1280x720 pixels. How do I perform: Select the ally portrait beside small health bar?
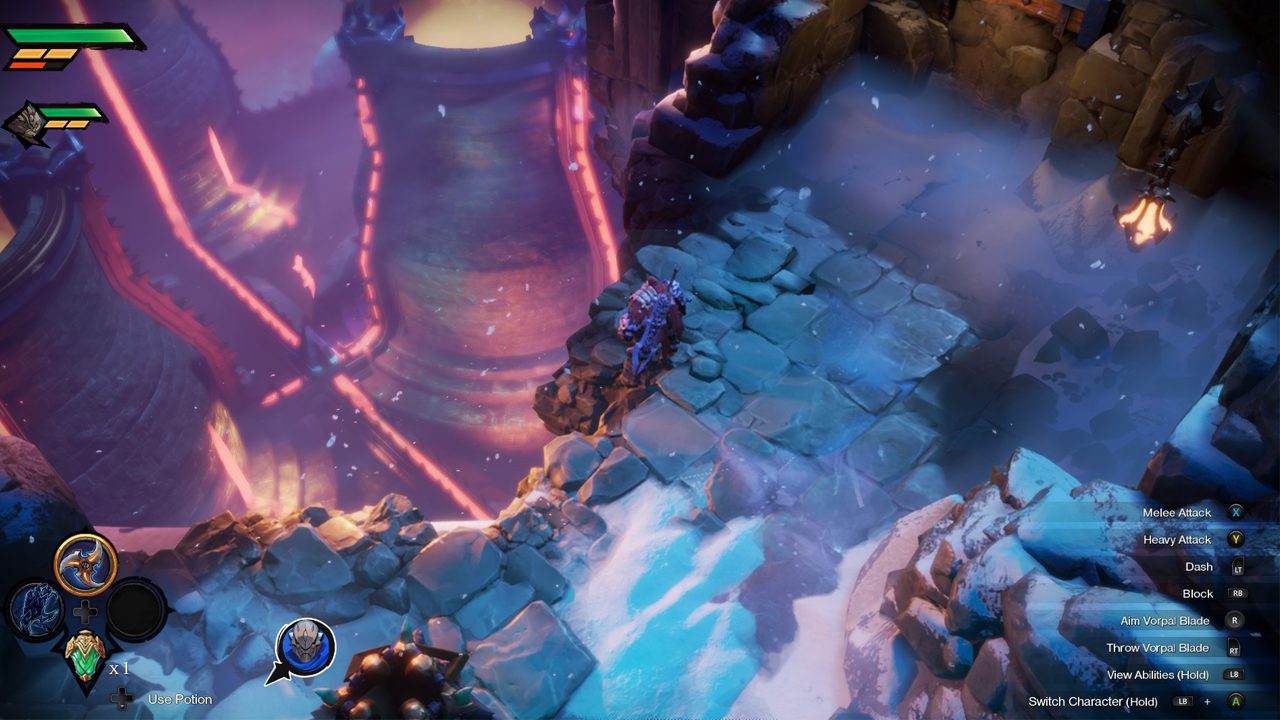click(26, 122)
